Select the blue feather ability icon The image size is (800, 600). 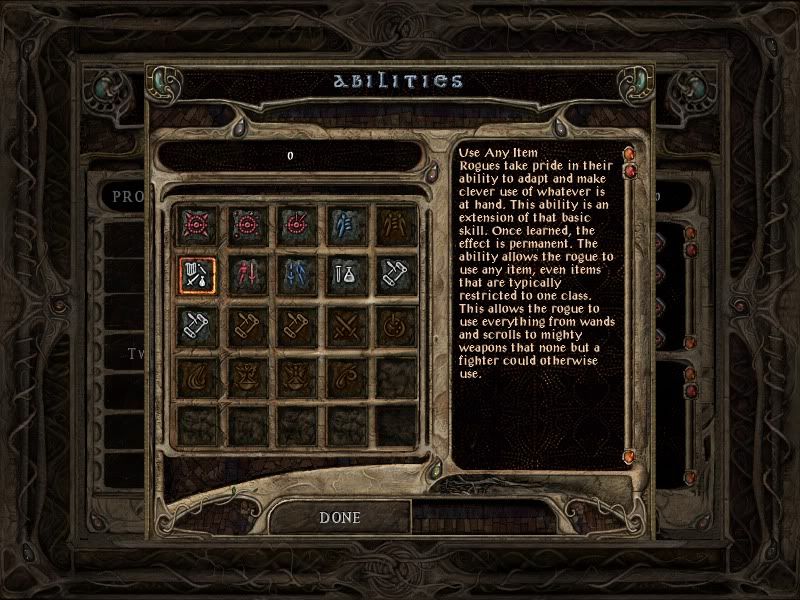point(343,223)
